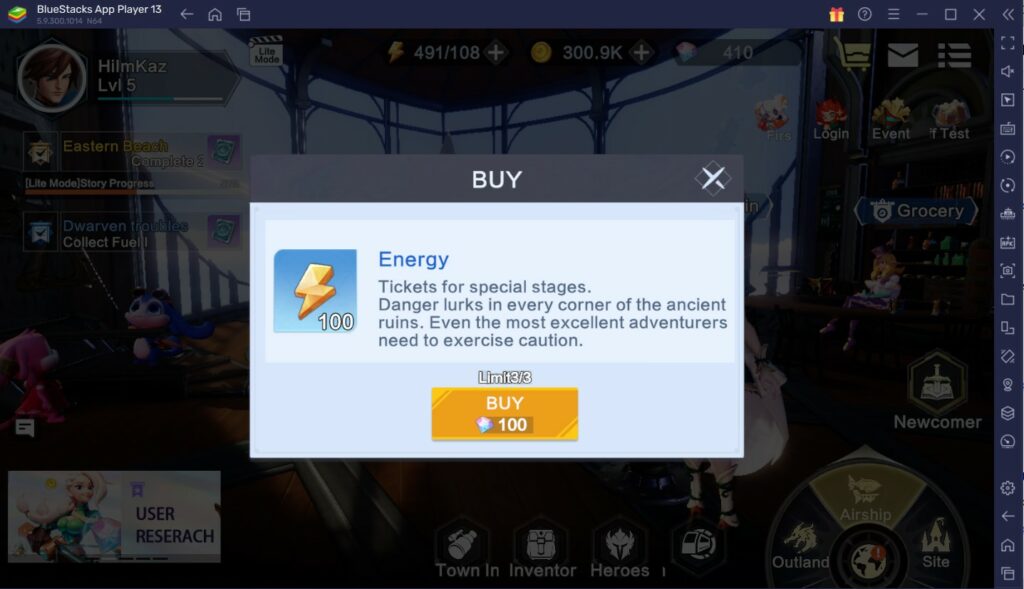Open the Newcomer guide
This screenshot has width=1024, height=589.
point(937,392)
